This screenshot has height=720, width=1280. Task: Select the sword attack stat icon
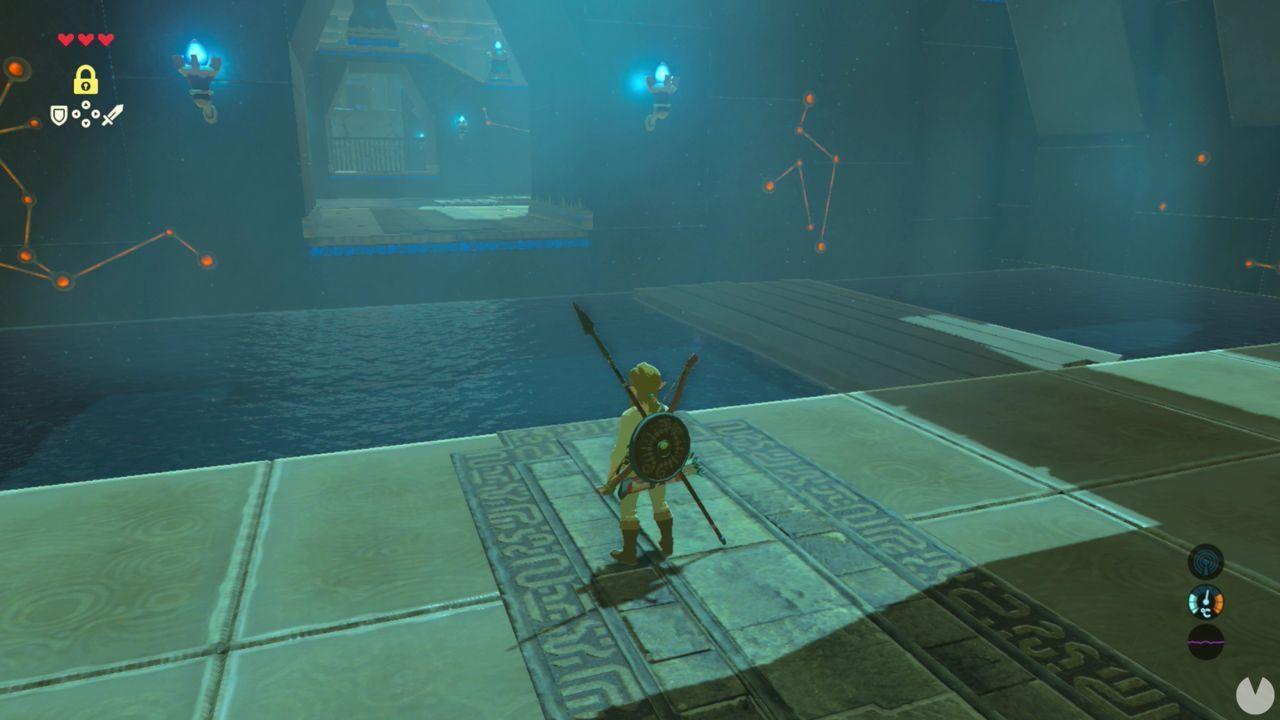coord(112,116)
